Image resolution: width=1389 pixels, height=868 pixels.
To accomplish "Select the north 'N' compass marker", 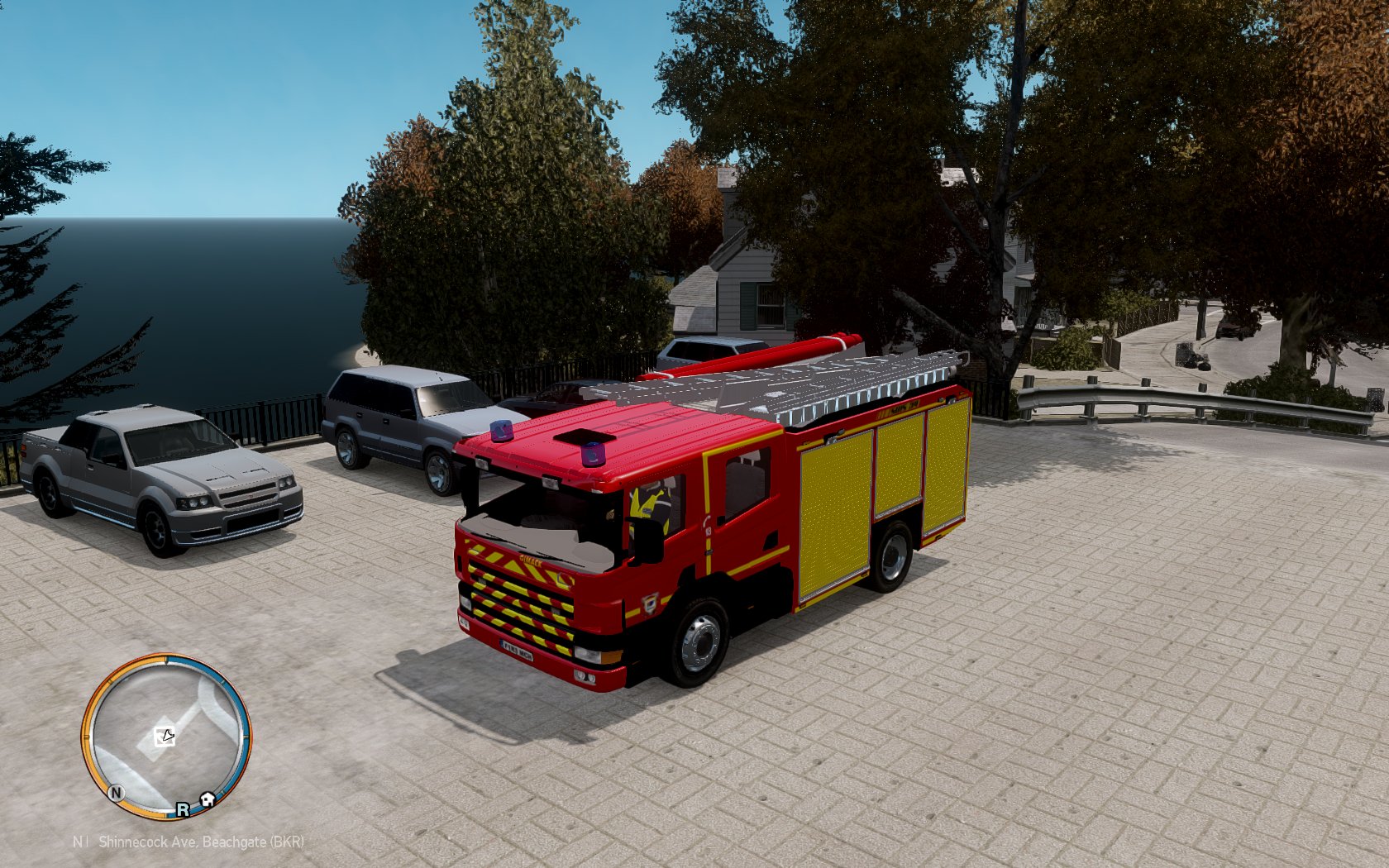I will coord(116,792).
